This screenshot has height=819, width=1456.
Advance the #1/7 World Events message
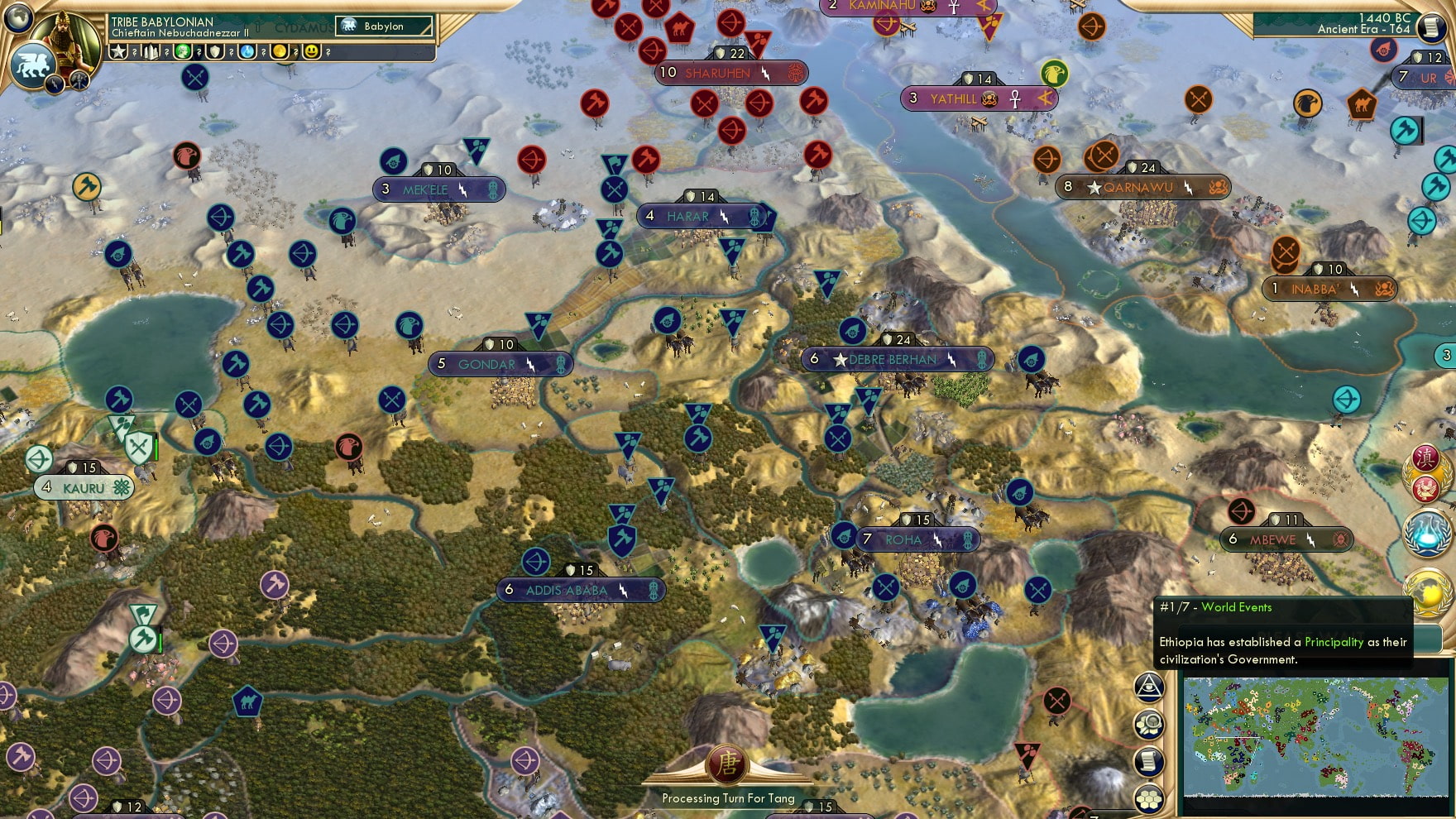[1216, 607]
